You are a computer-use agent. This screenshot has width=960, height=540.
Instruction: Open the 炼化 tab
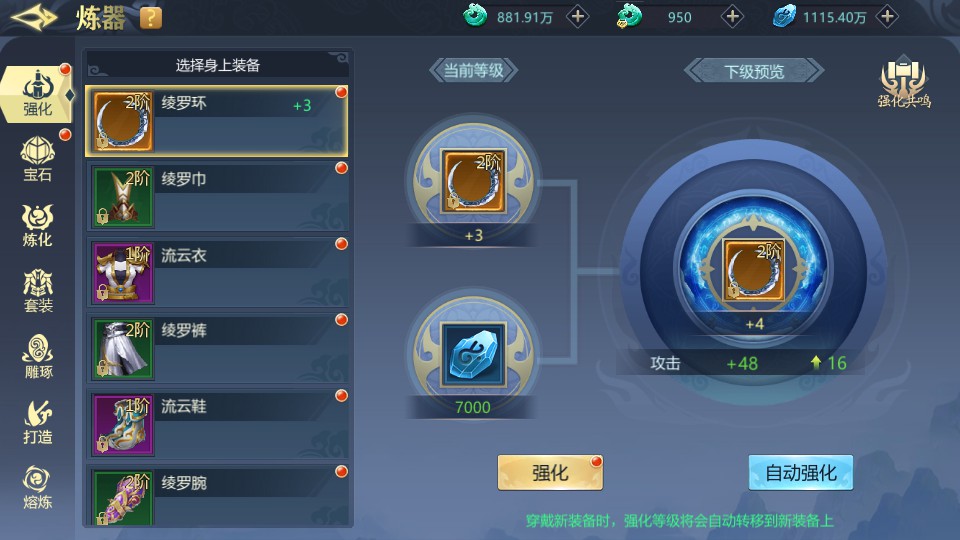tap(38, 225)
